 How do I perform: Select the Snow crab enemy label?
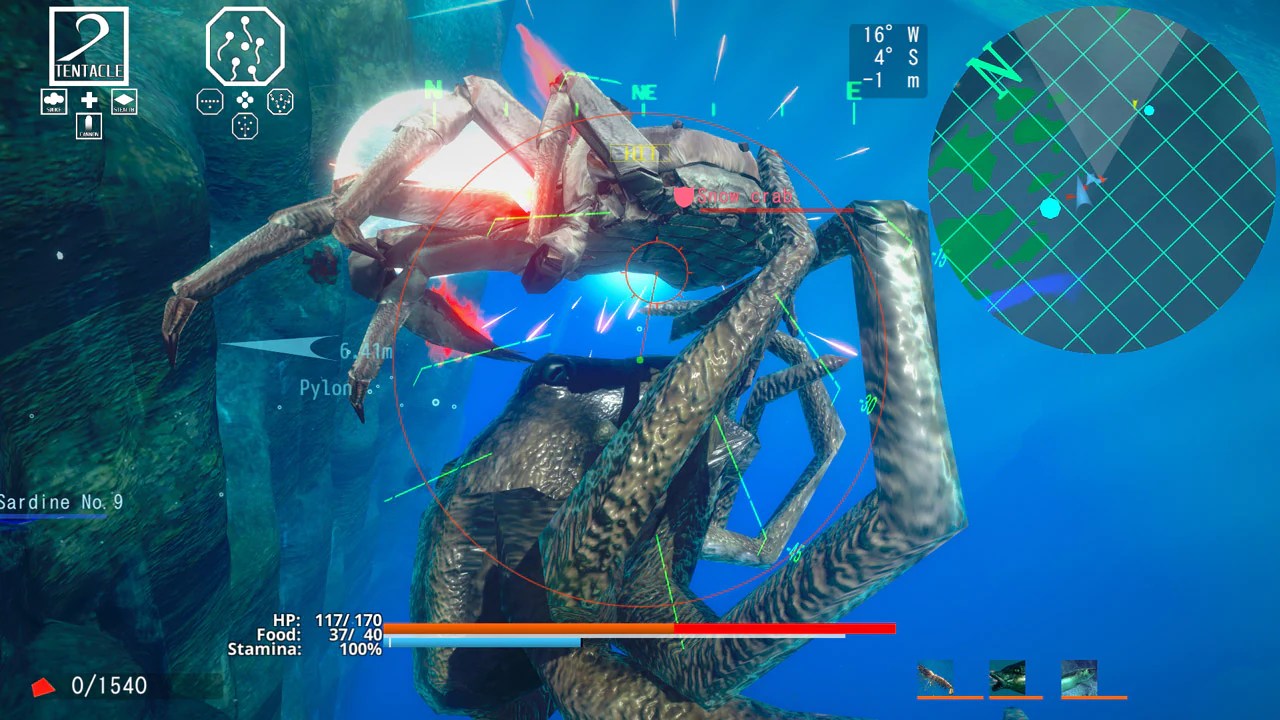pos(748,196)
